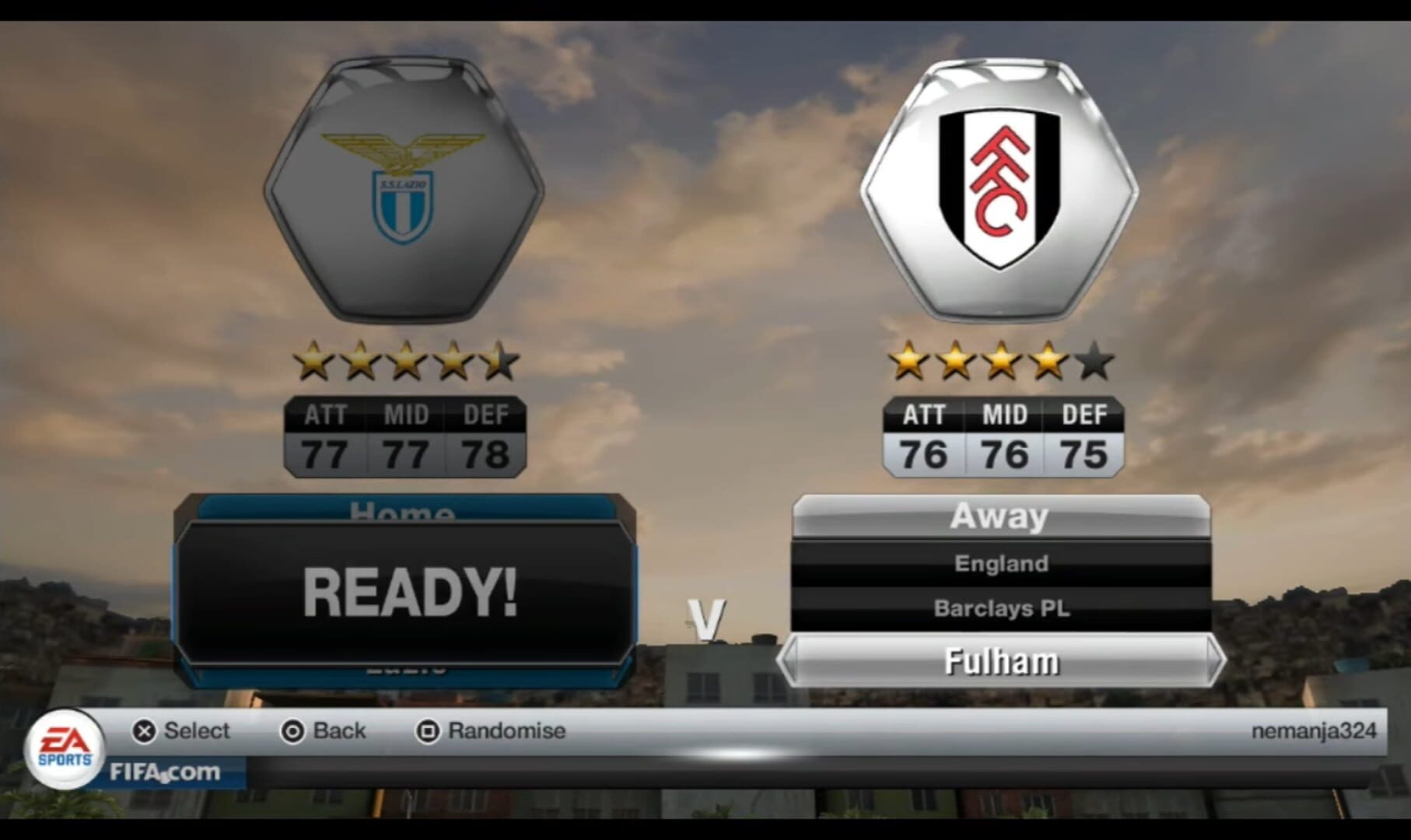Select the Barclays PL league entry
The width and height of the screenshot is (1411, 840).
tap(1000, 610)
